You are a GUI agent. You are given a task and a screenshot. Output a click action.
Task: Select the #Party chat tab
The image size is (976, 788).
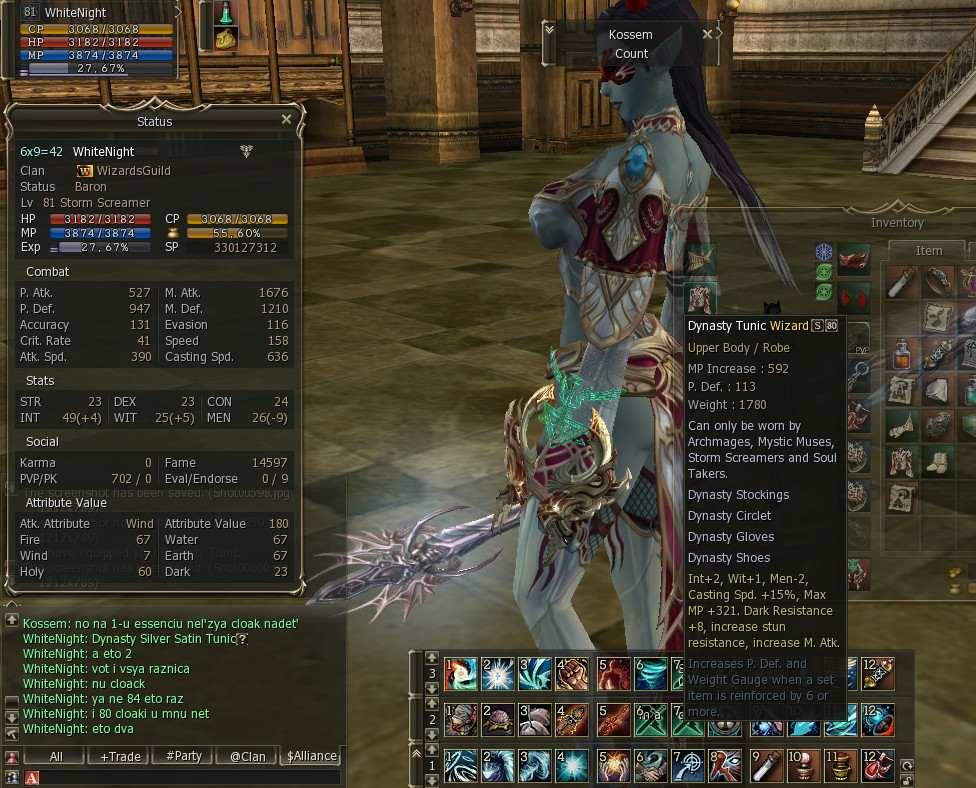183,756
